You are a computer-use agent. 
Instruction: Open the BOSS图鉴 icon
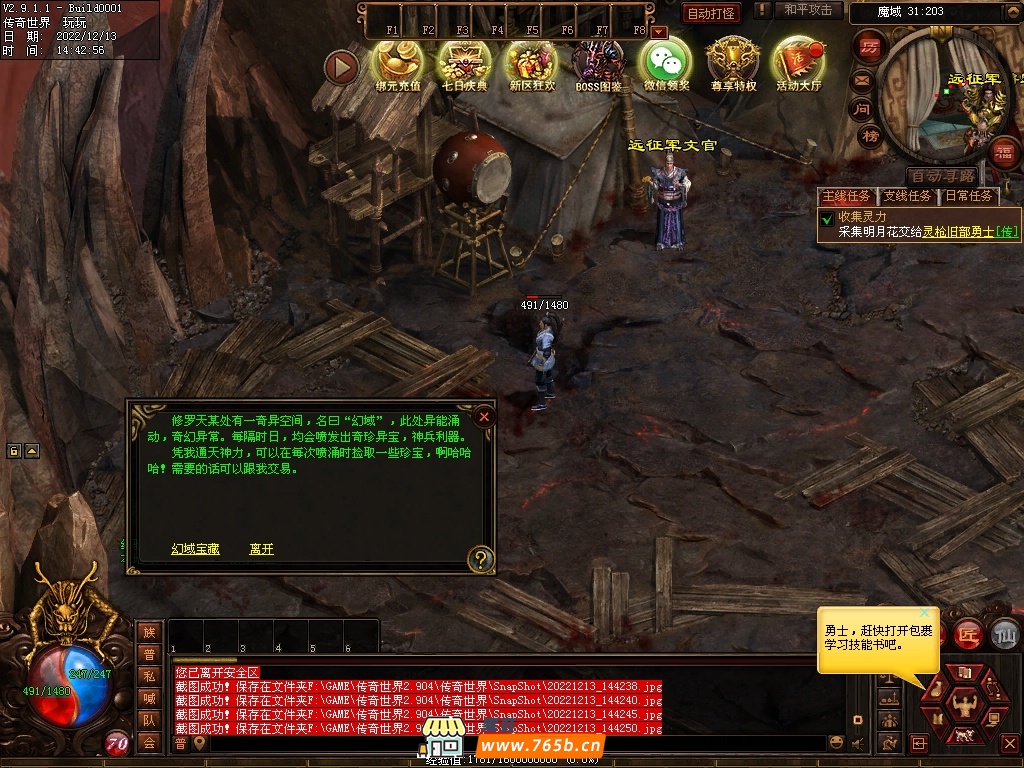[598, 64]
